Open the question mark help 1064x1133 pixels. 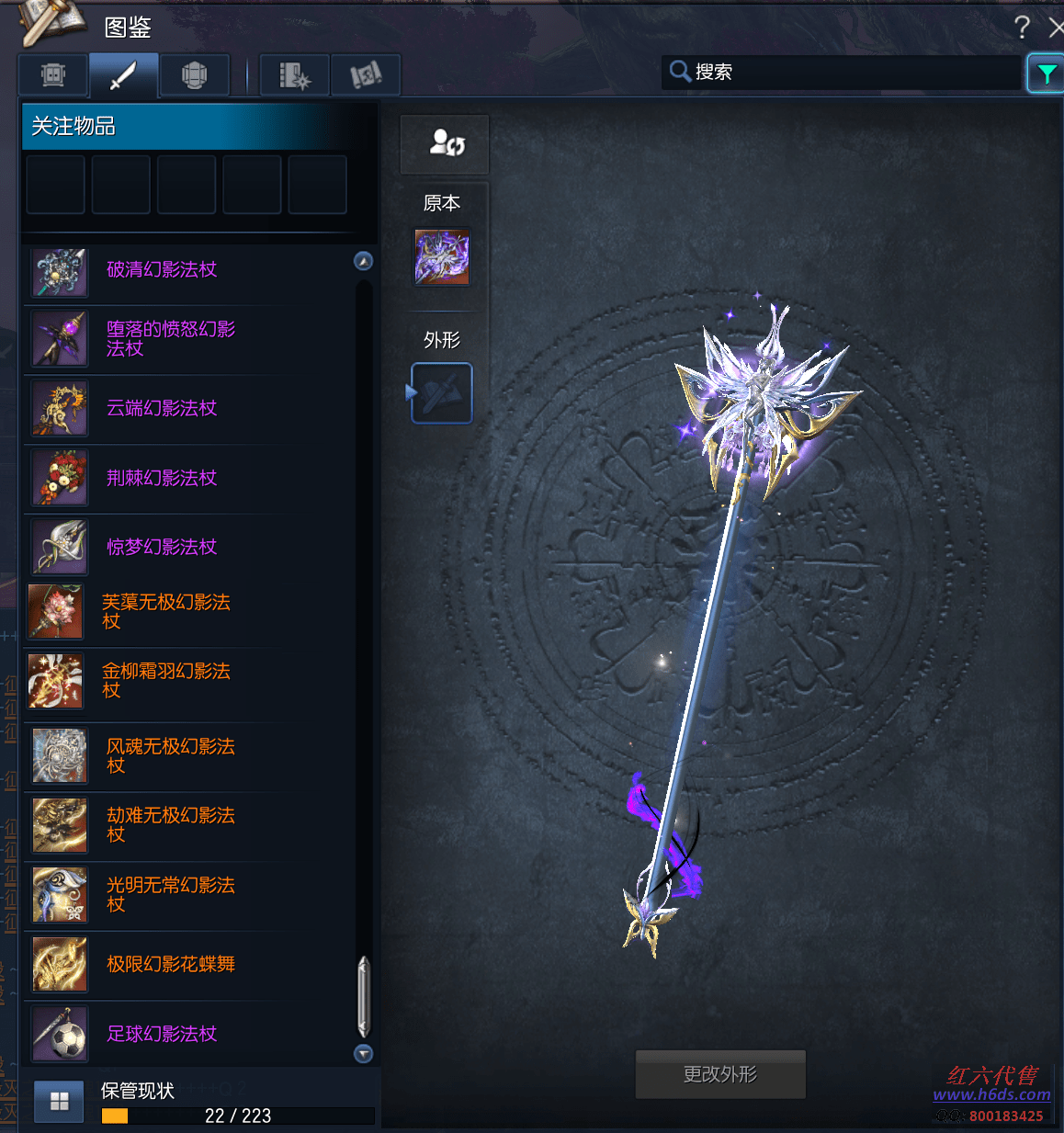(1022, 28)
